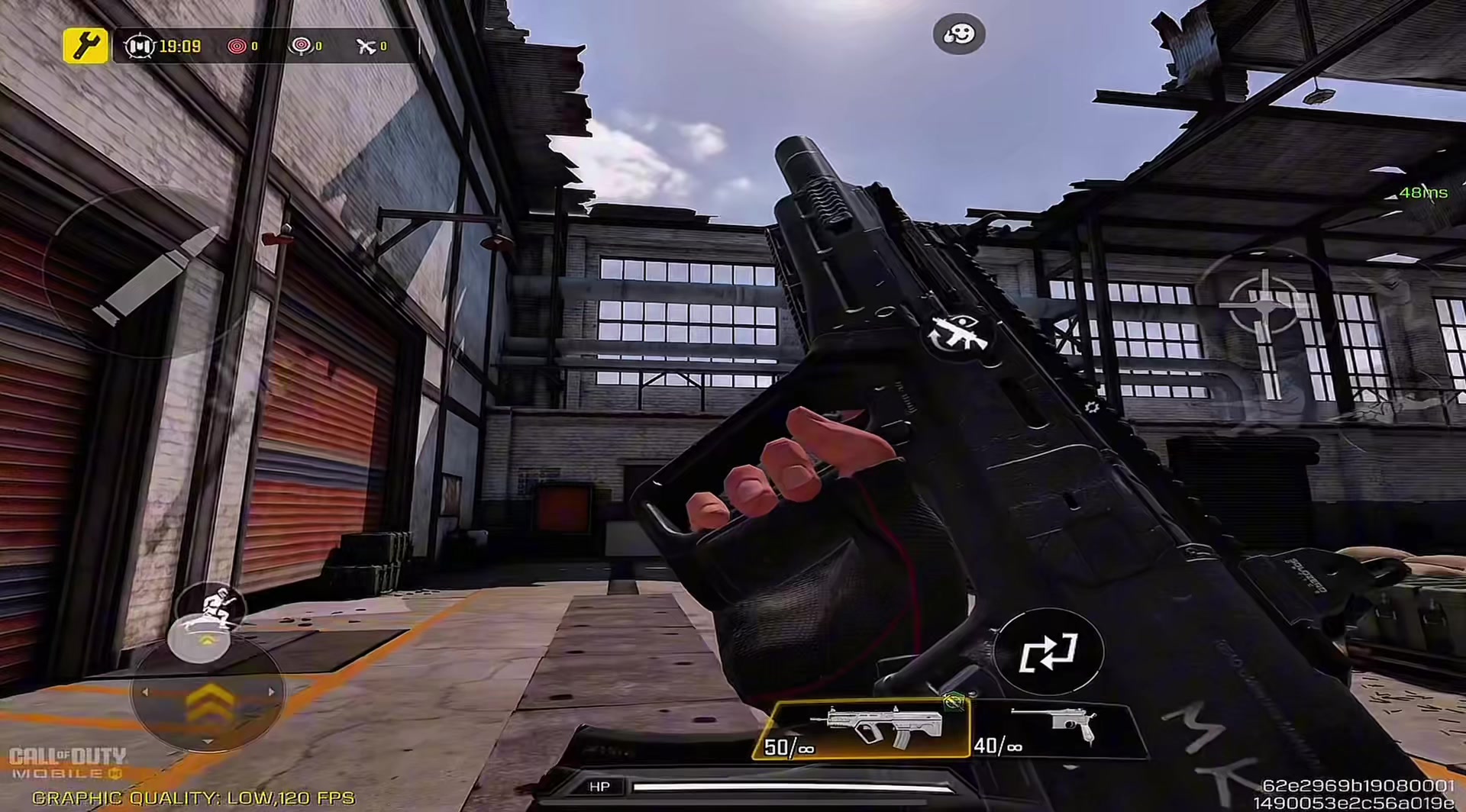The image size is (1466, 812).
Task: Toggle the weapon inspect eye icon
Action: [957, 333]
